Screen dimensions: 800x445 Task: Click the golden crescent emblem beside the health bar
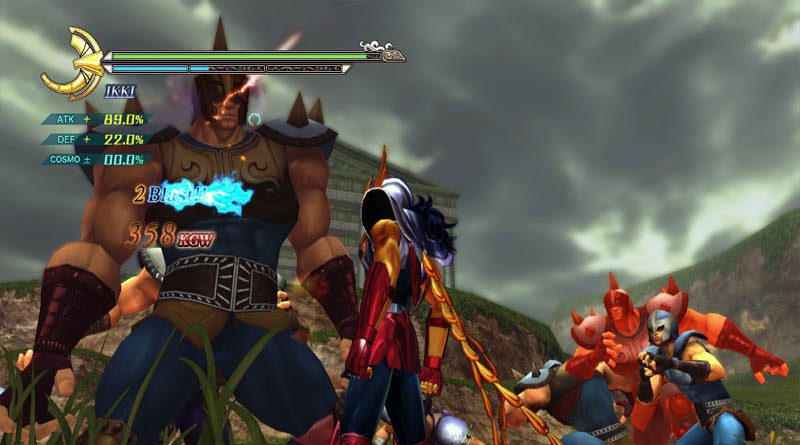point(73,63)
